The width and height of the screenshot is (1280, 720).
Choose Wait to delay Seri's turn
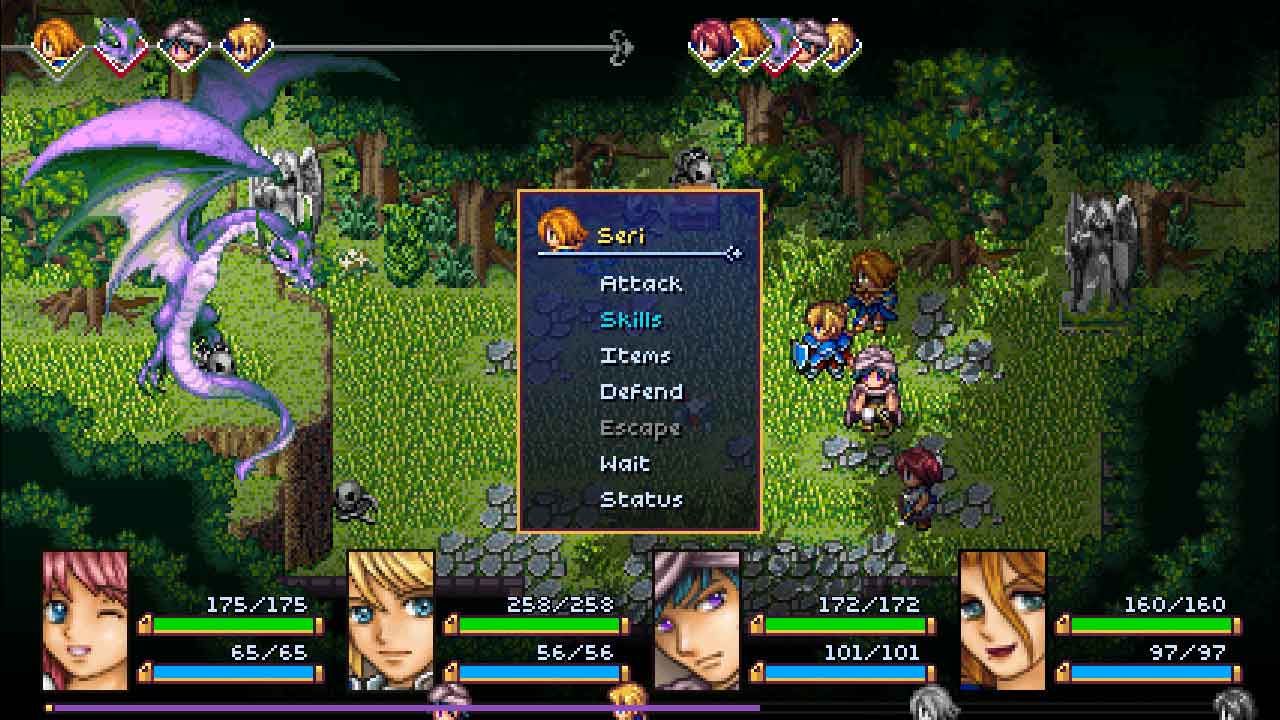[625, 464]
